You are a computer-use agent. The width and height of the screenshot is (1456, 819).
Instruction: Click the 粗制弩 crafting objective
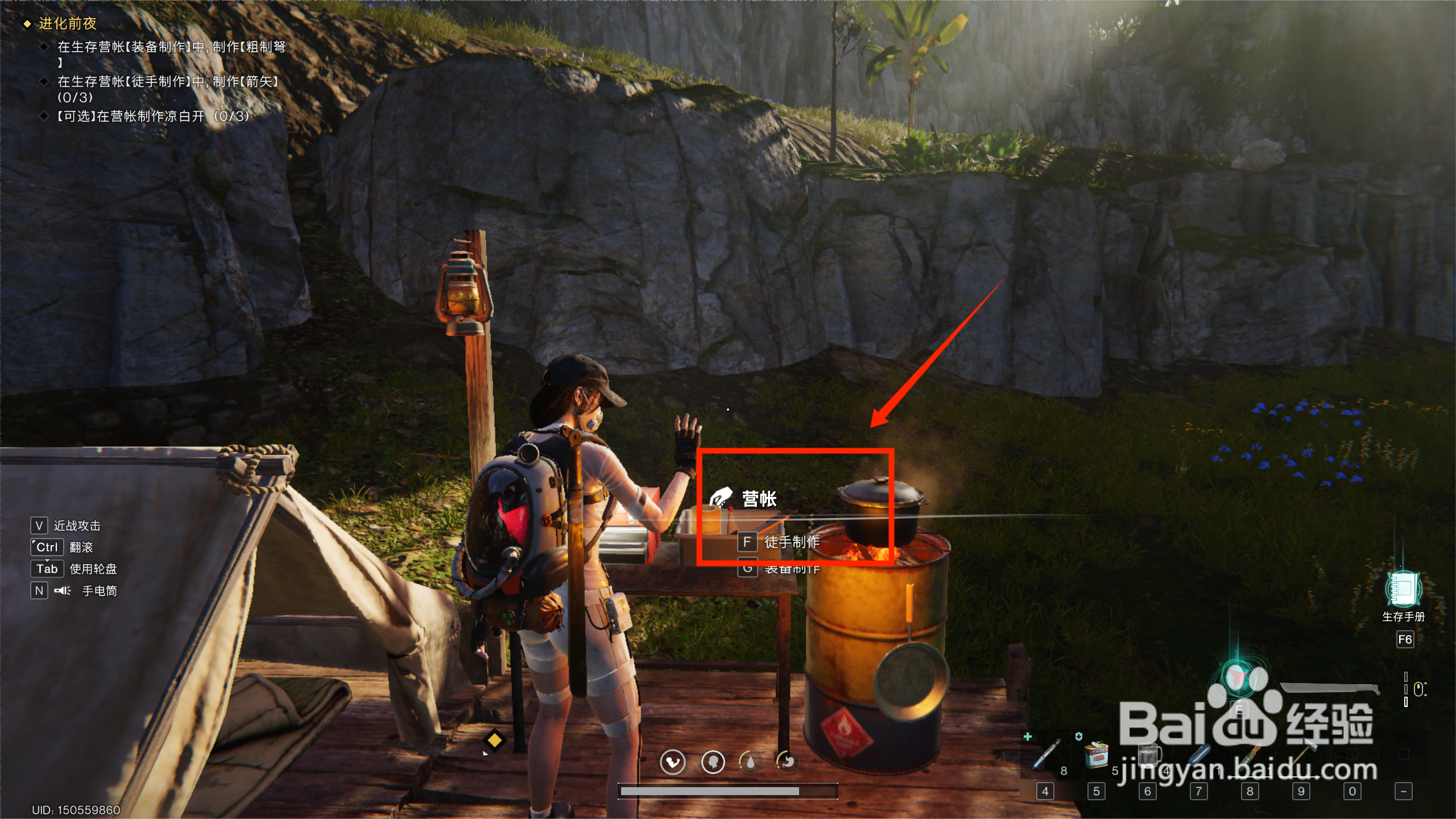click(171, 47)
